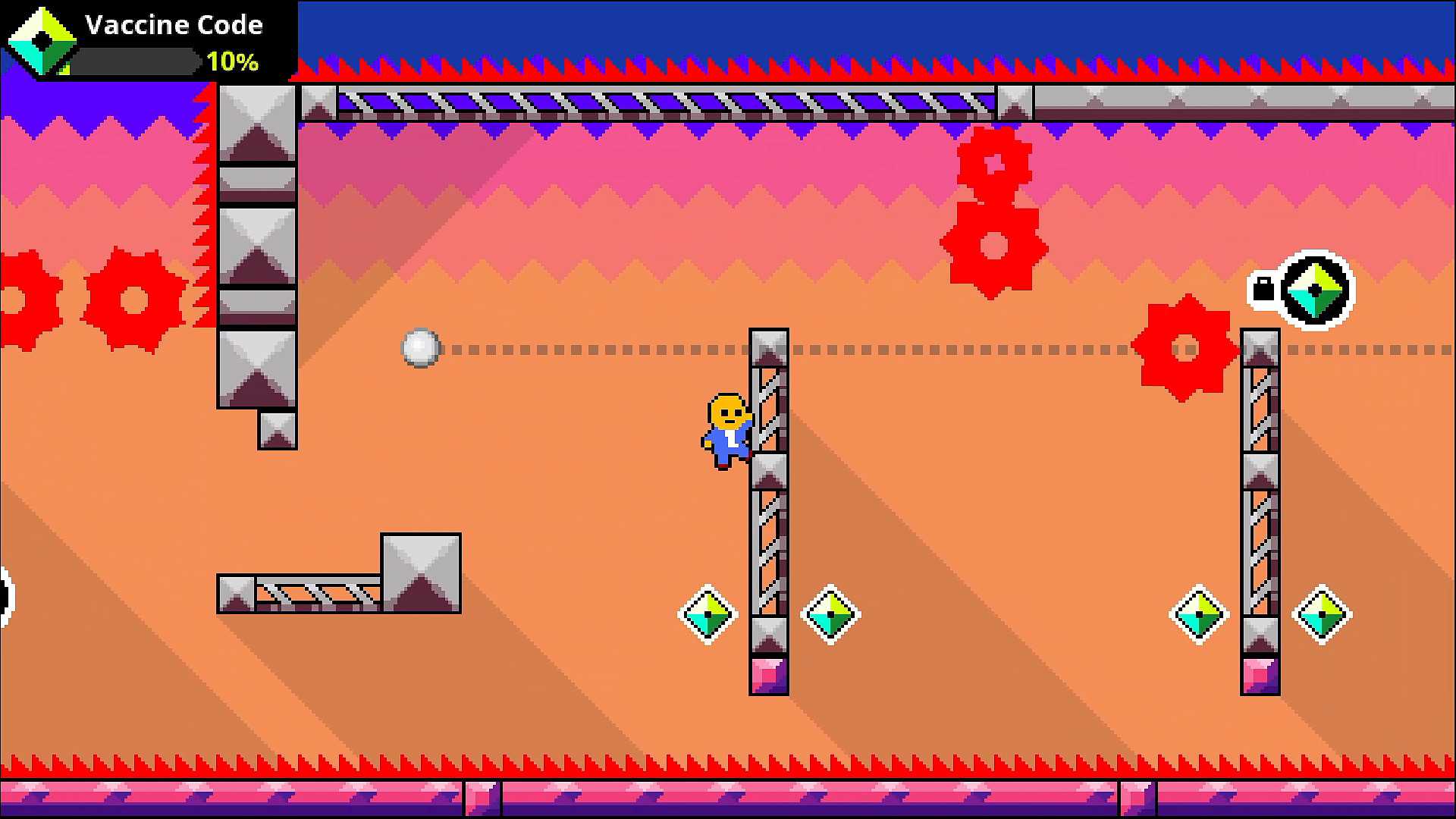Collect the gem right of the center pillar
Image resolution: width=1456 pixels, height=819 pixels.
click(829, 613)
